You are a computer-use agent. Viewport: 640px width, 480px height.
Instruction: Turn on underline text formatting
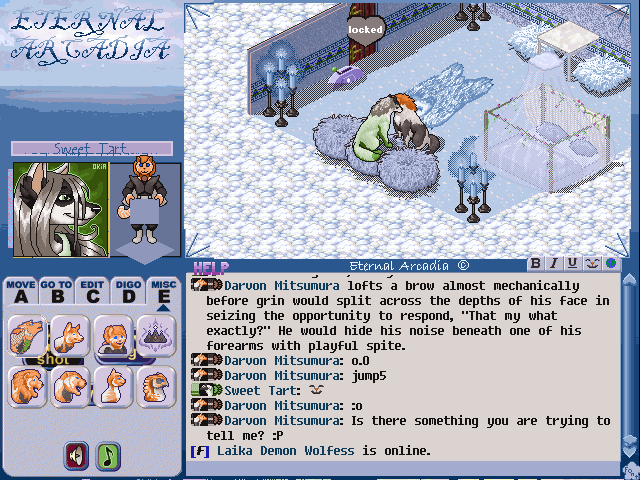pyautogui.click(x=572, y=263)
